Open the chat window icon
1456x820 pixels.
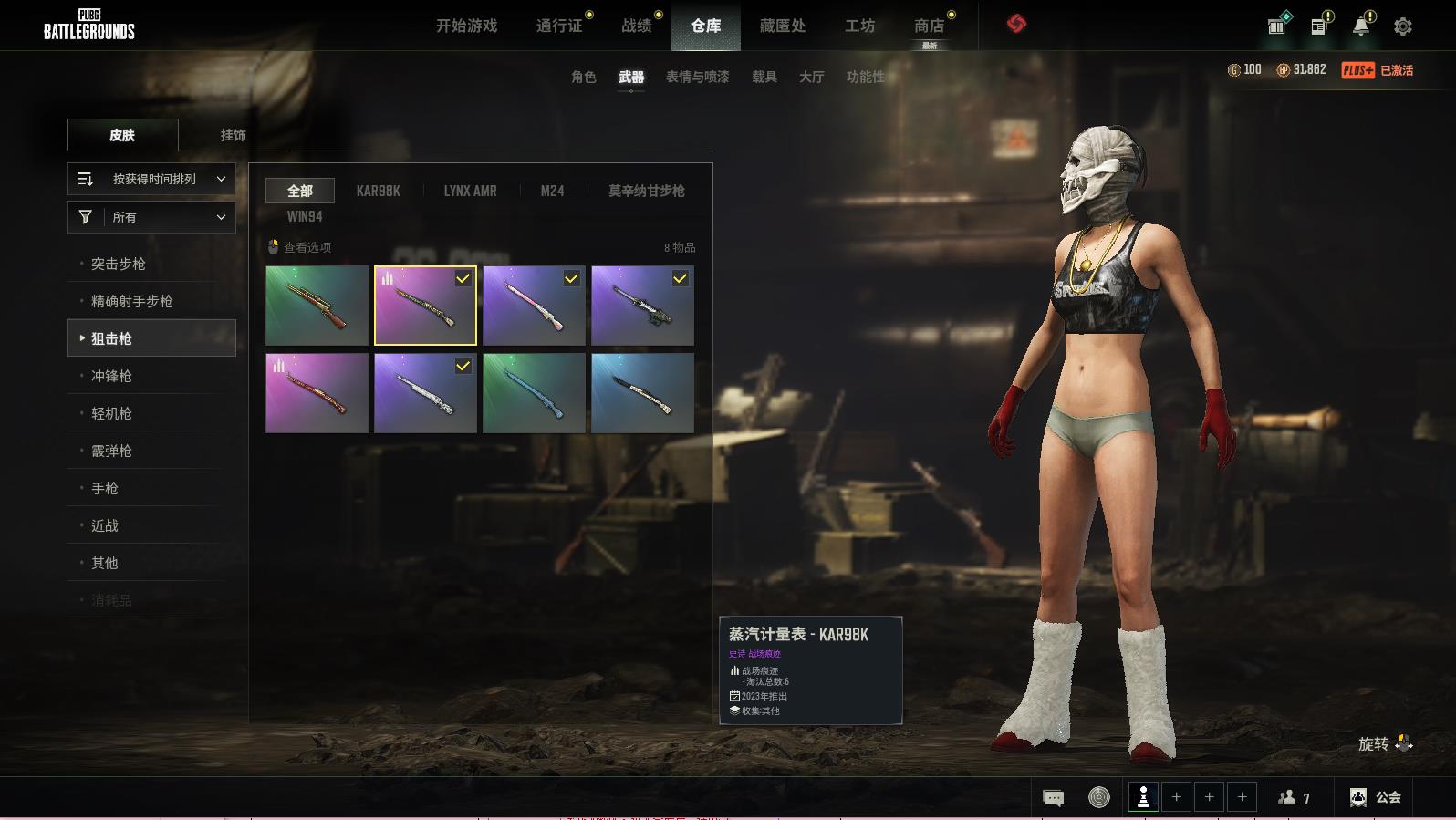[x=1053, y=798]
